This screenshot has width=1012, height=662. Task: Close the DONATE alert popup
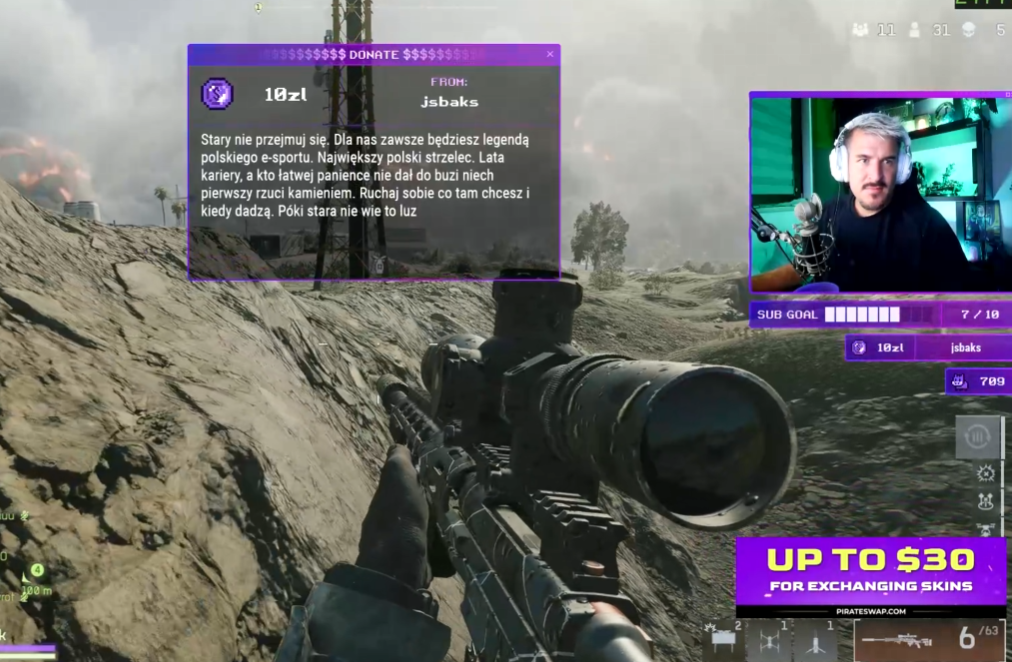point(550,54)
